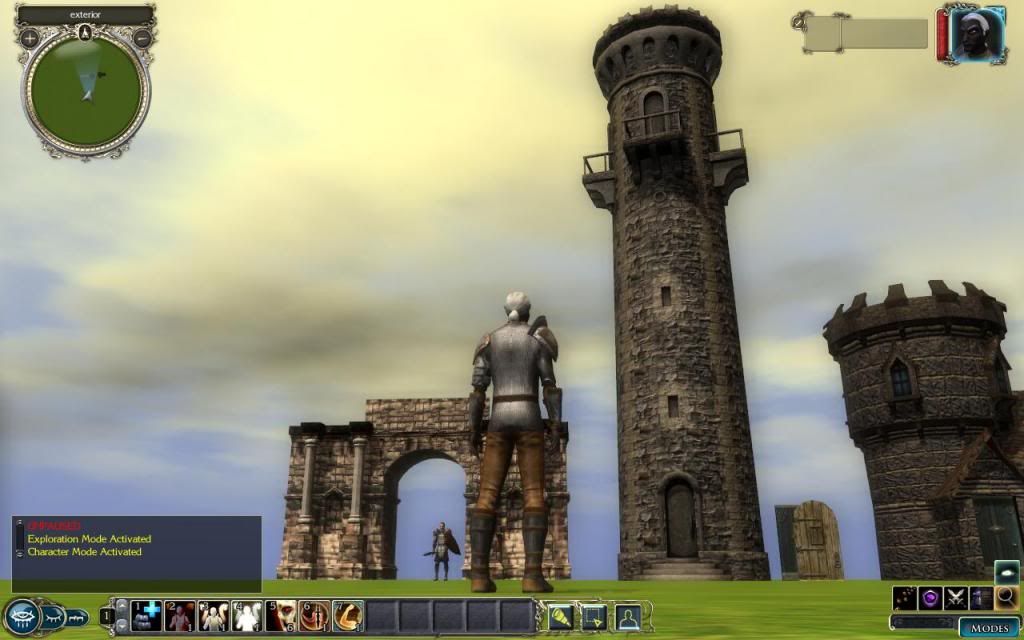Click the flashlight icon beside the hotbar
Viewport: 1024px width, 640px height.
[x=560, y=616]
